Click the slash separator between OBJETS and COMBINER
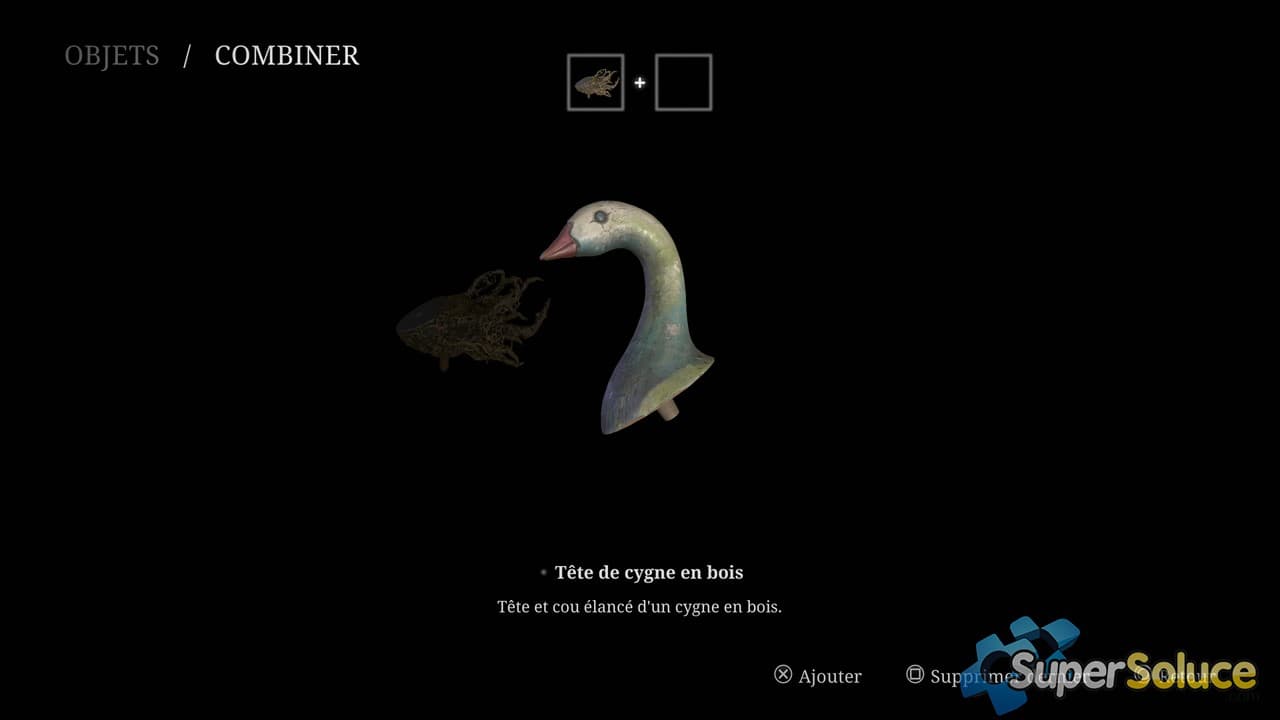The height and width of the screenshot is (720, 1280). pyautogui.click(x=185, y=56)
